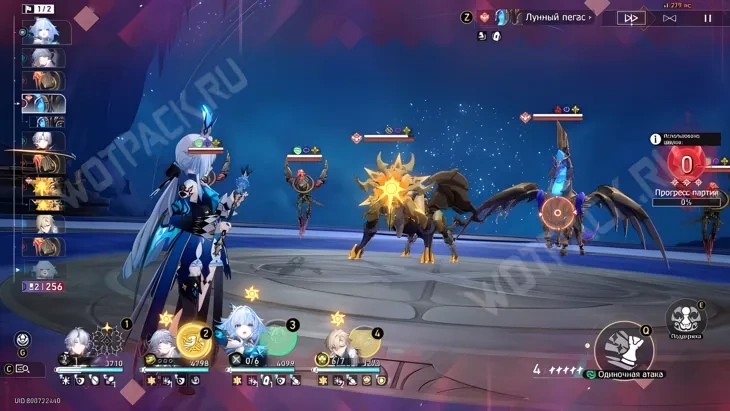Viewport: 730px width, 411px height.
Task: Click the round flower icon above the magnifier
Action: [x=23, y=340]
